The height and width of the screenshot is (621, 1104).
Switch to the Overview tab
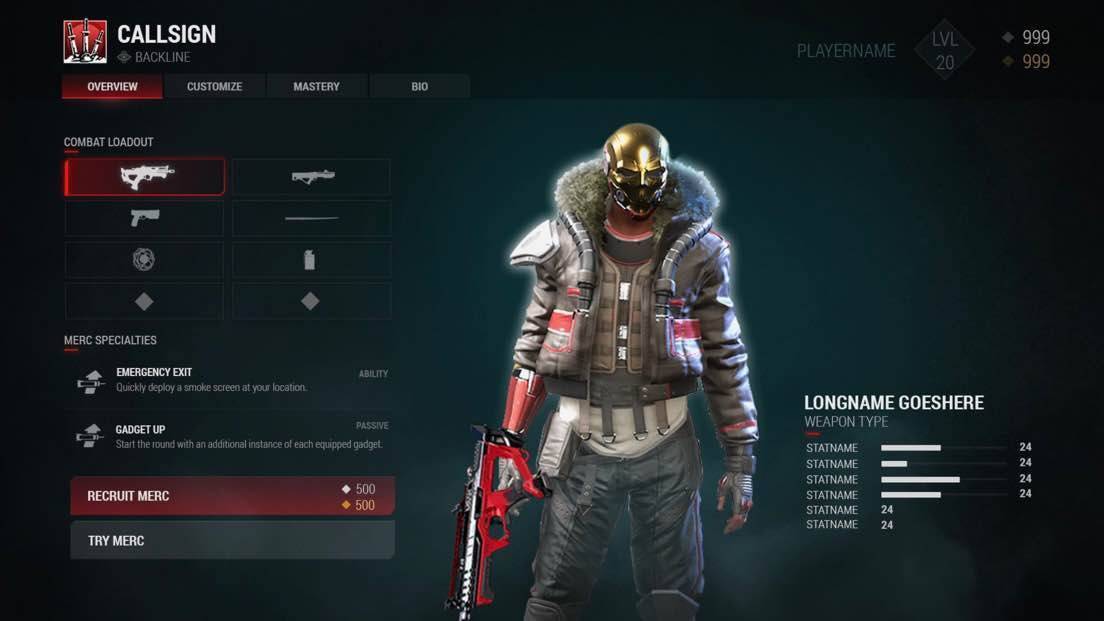pos(112,87)
